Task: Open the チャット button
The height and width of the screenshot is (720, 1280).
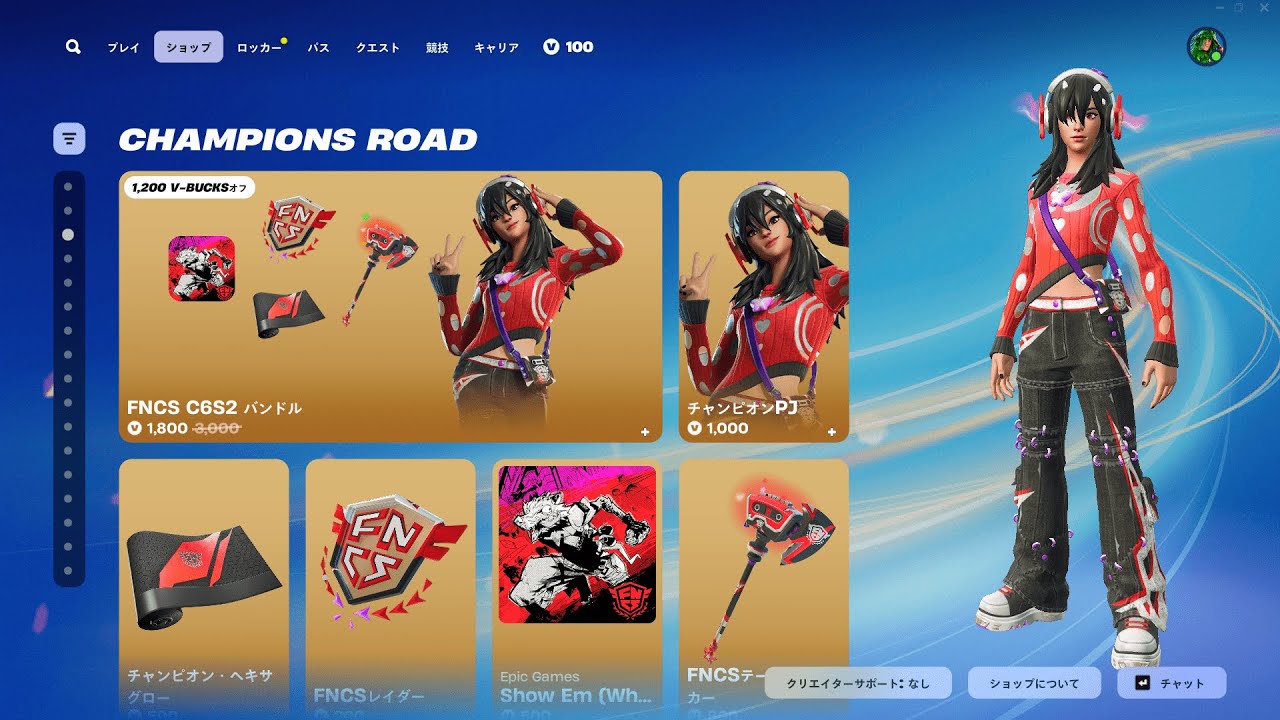Action: 1171,683
